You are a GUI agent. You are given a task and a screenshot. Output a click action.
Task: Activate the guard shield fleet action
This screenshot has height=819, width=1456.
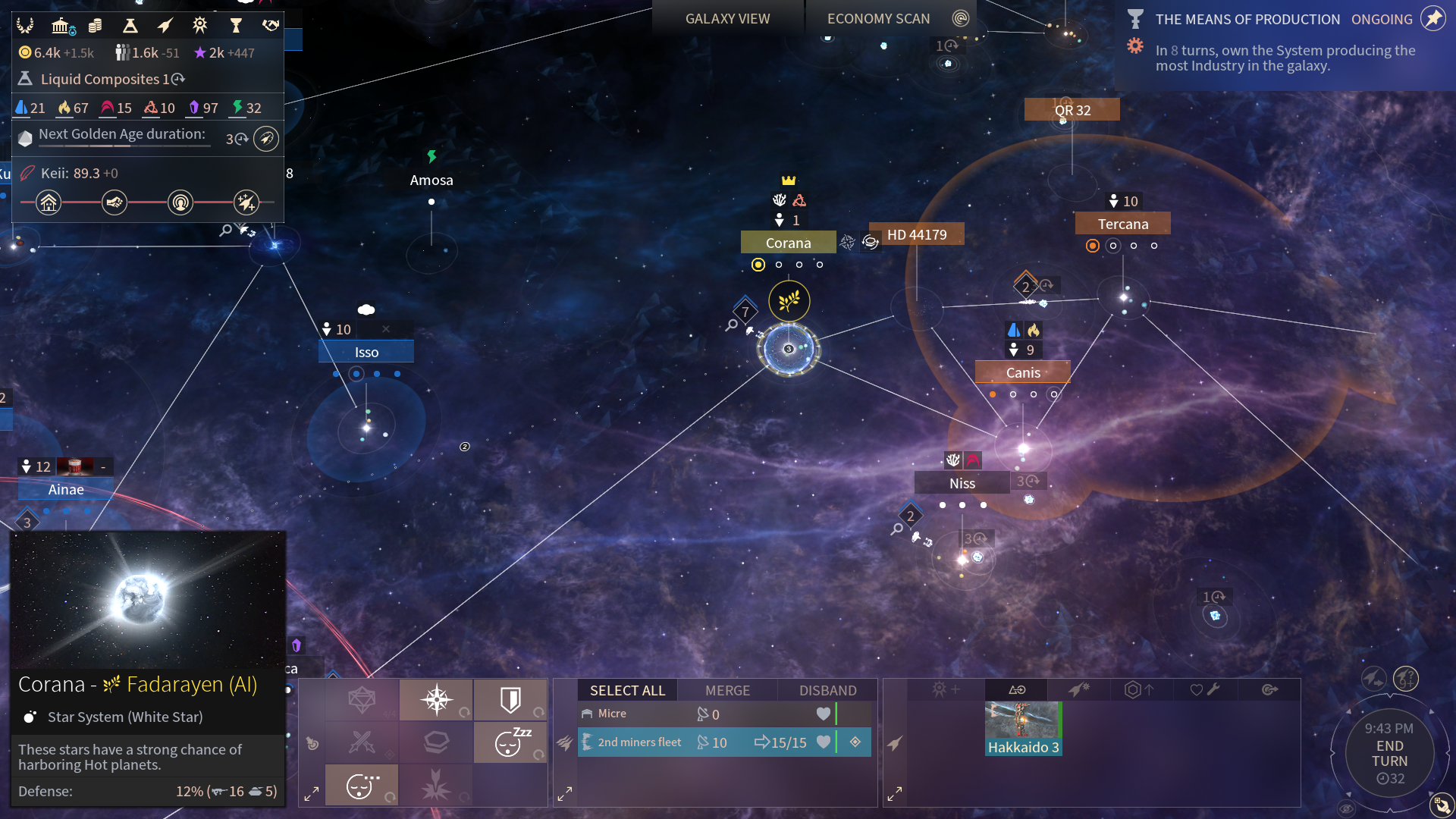click(510, 699)
